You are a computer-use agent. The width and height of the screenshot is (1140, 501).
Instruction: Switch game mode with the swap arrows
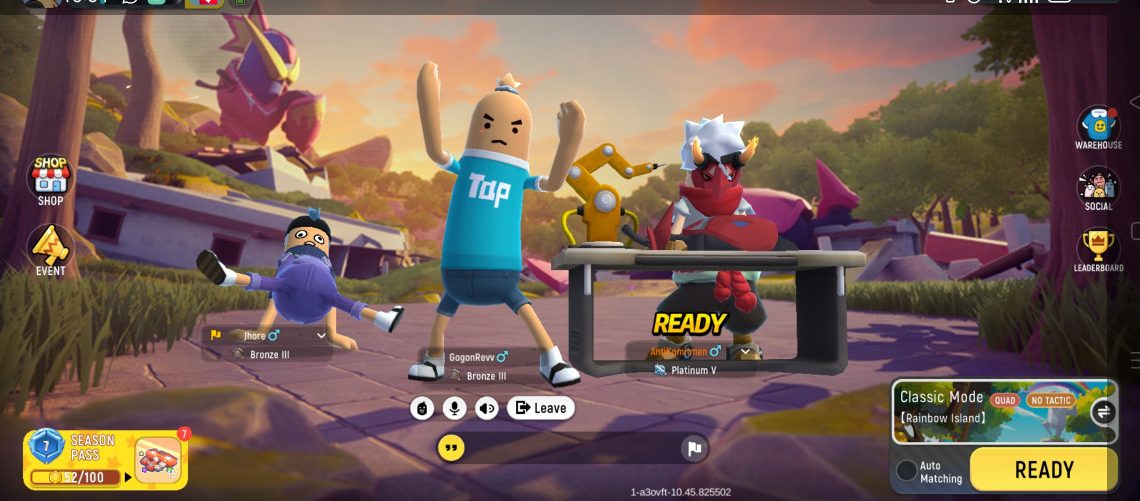1103,411
